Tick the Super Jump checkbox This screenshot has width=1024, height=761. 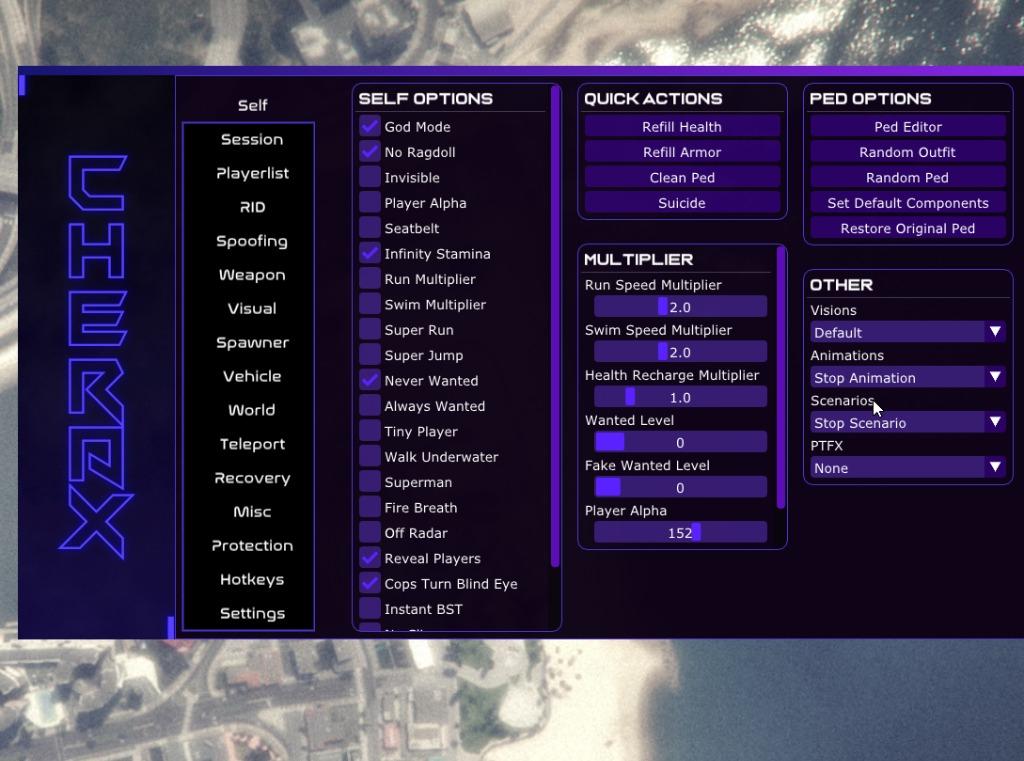point(371,355)
